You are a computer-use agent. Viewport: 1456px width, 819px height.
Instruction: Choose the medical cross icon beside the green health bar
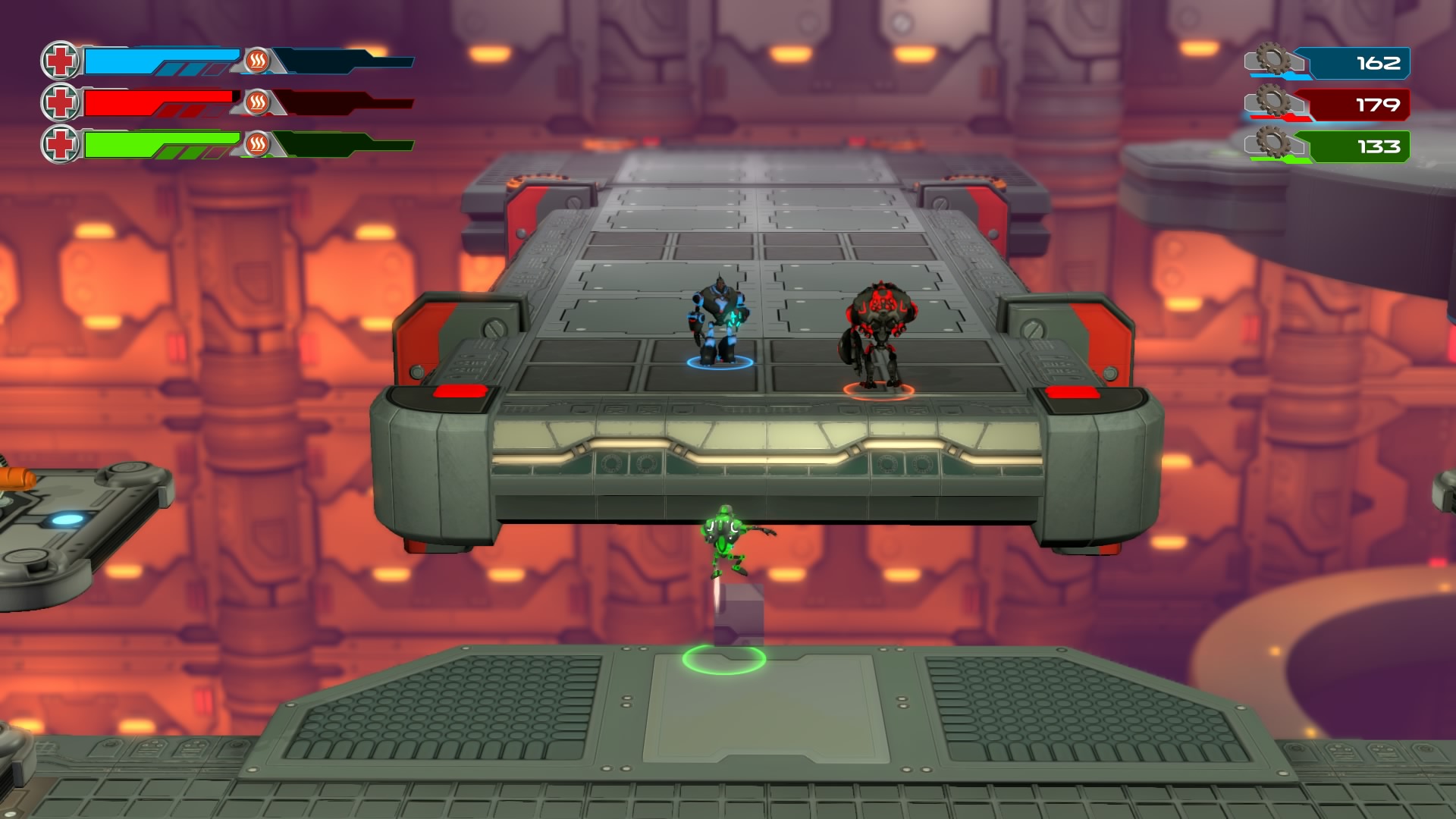(60, 144)
